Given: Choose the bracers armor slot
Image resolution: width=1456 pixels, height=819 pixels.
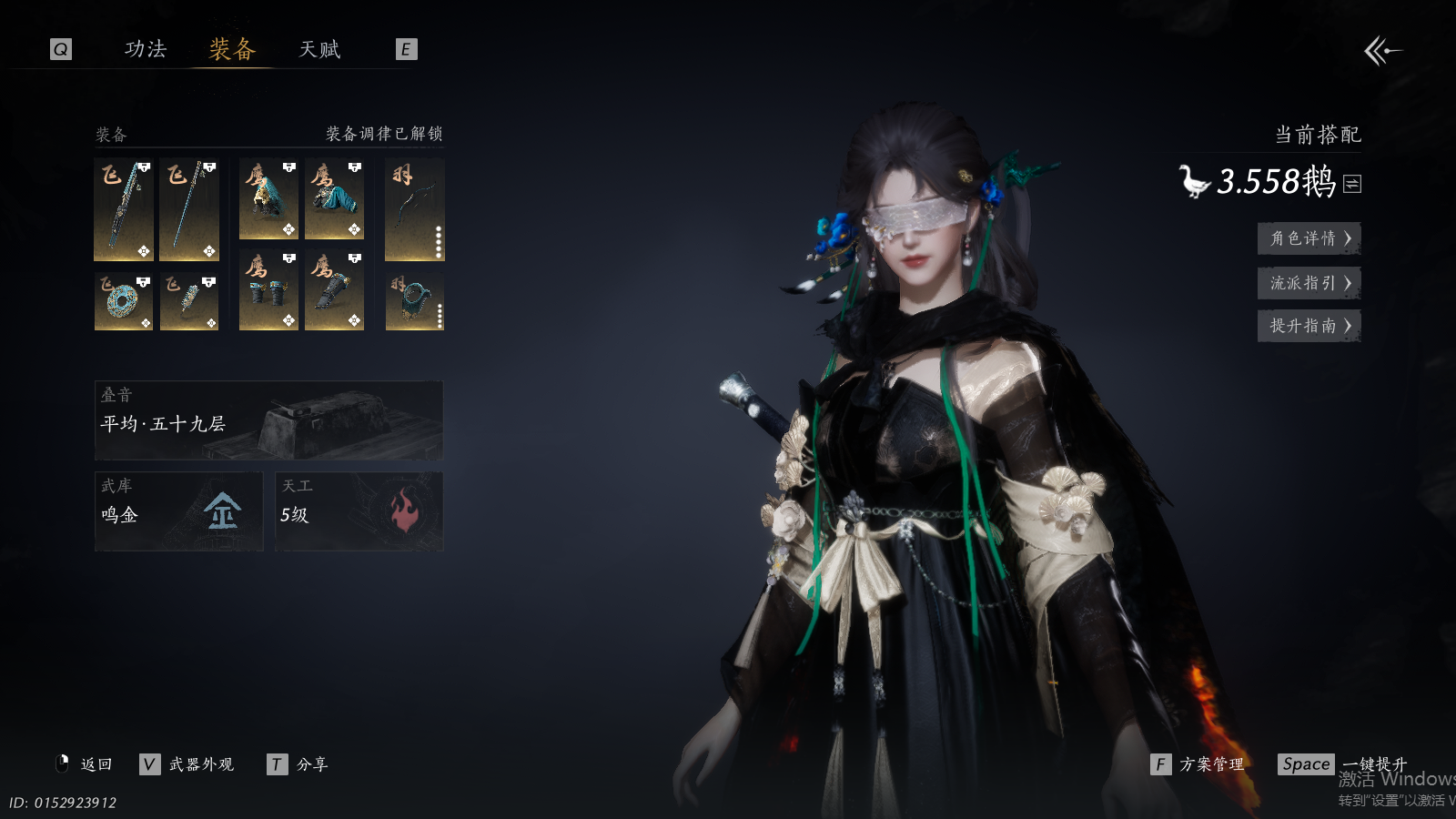Looking at the screenshot, I should pyautogui.click(x=268, y=290).
